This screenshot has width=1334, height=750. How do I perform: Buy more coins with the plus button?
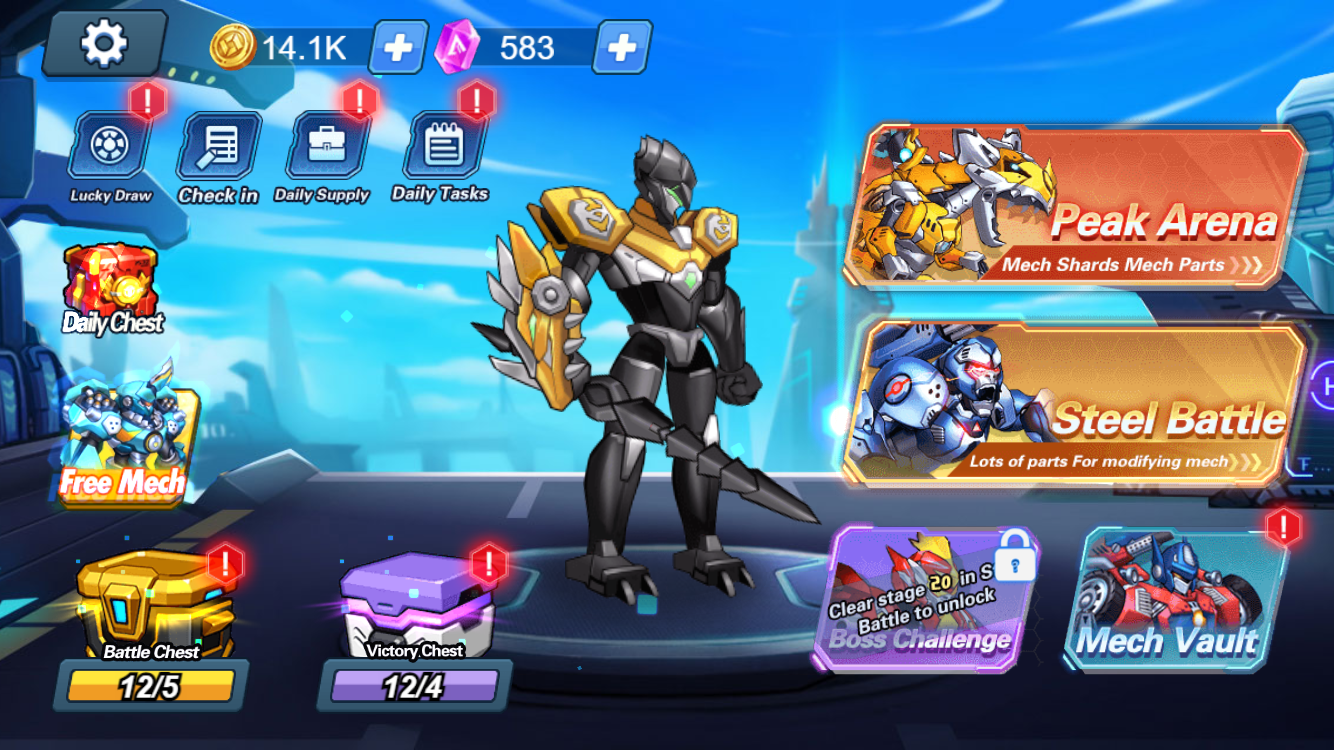pos(396,47)
